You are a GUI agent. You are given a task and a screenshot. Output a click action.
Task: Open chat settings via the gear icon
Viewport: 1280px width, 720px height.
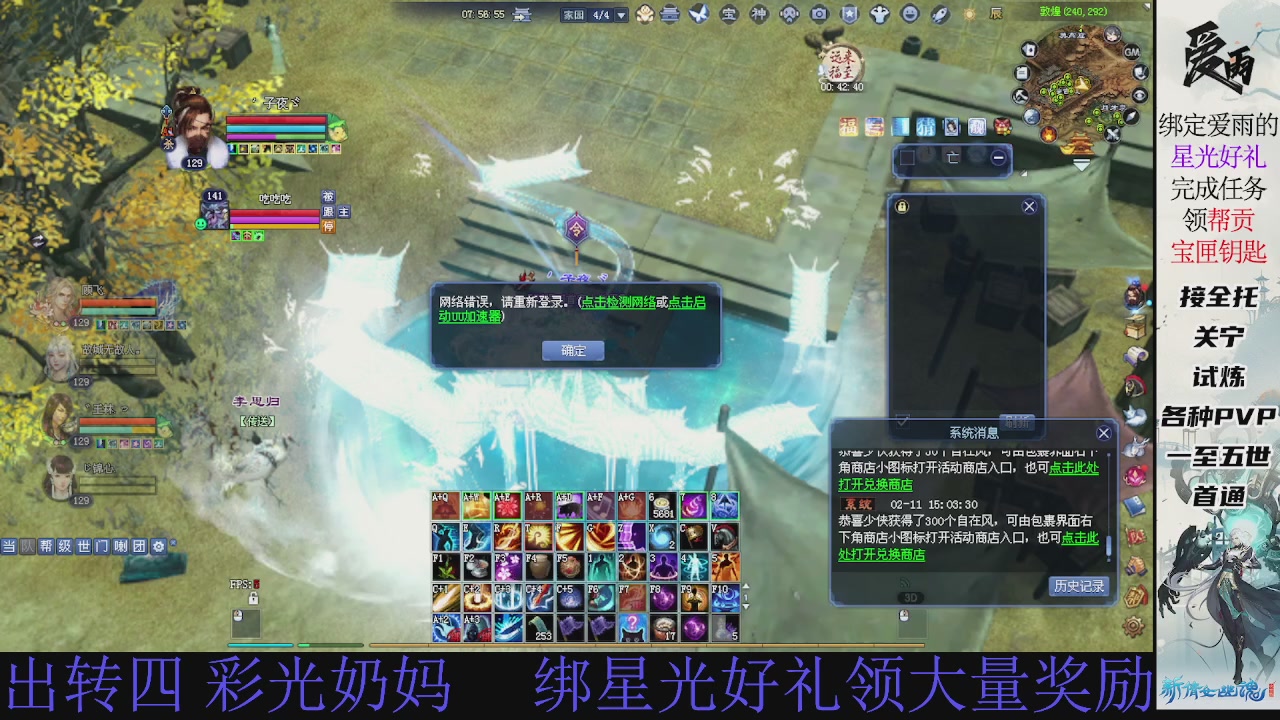(159, 547)
